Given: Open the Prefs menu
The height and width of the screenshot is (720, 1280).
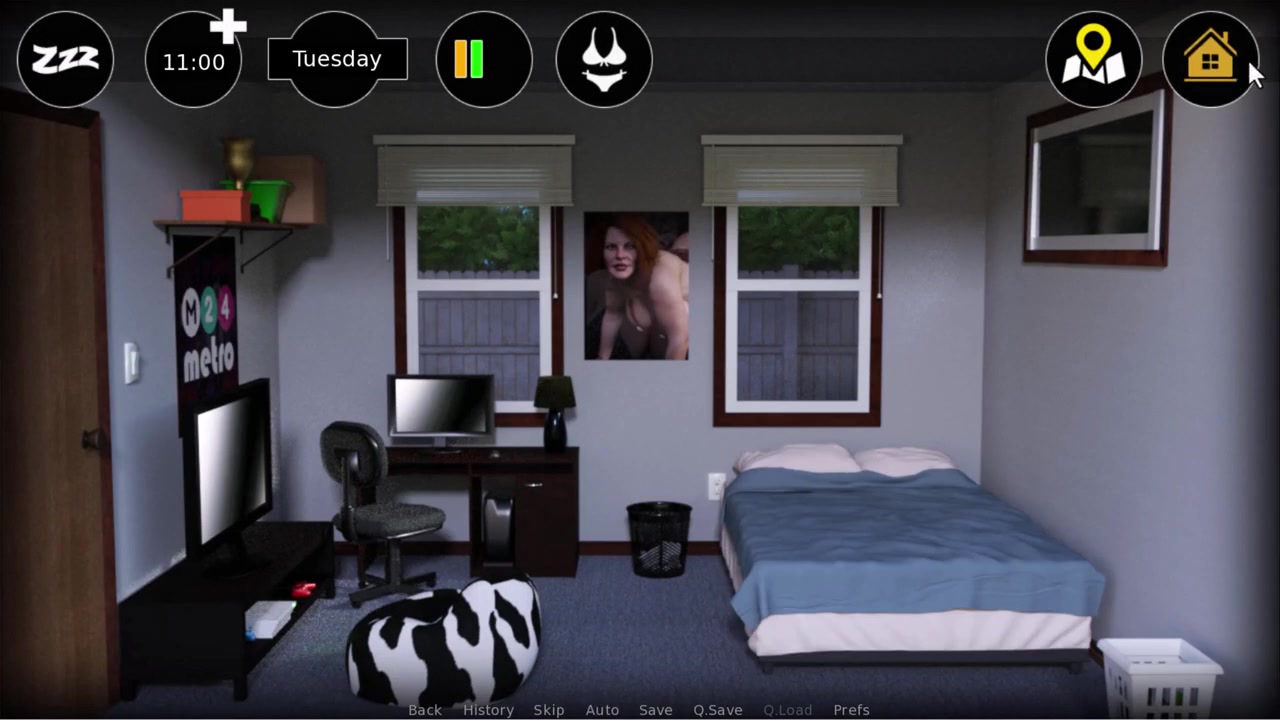Looking at the screenshot, I should click(851, 710).
